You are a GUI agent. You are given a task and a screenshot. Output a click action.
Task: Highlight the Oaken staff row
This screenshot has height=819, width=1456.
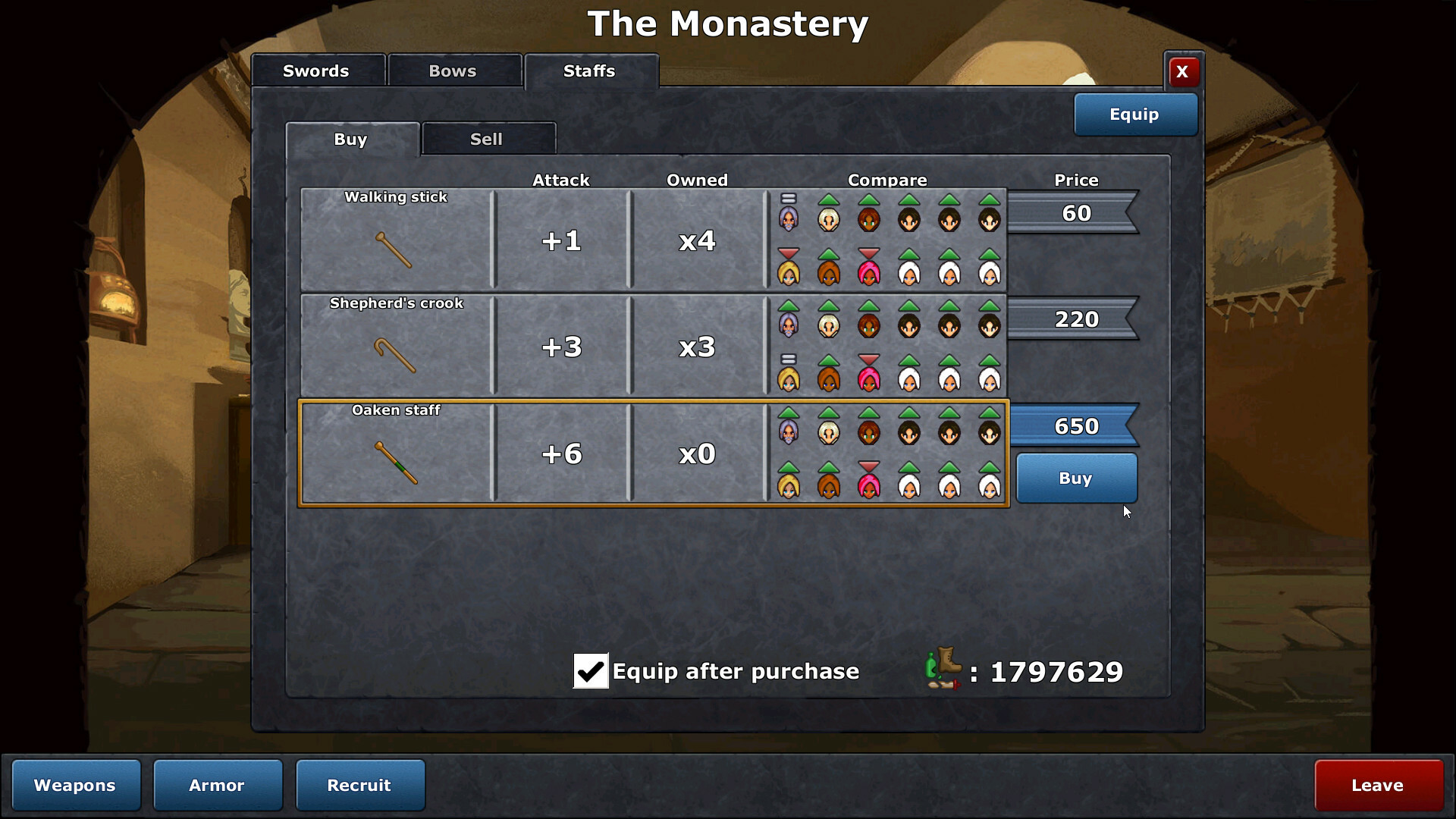[396, 453]
